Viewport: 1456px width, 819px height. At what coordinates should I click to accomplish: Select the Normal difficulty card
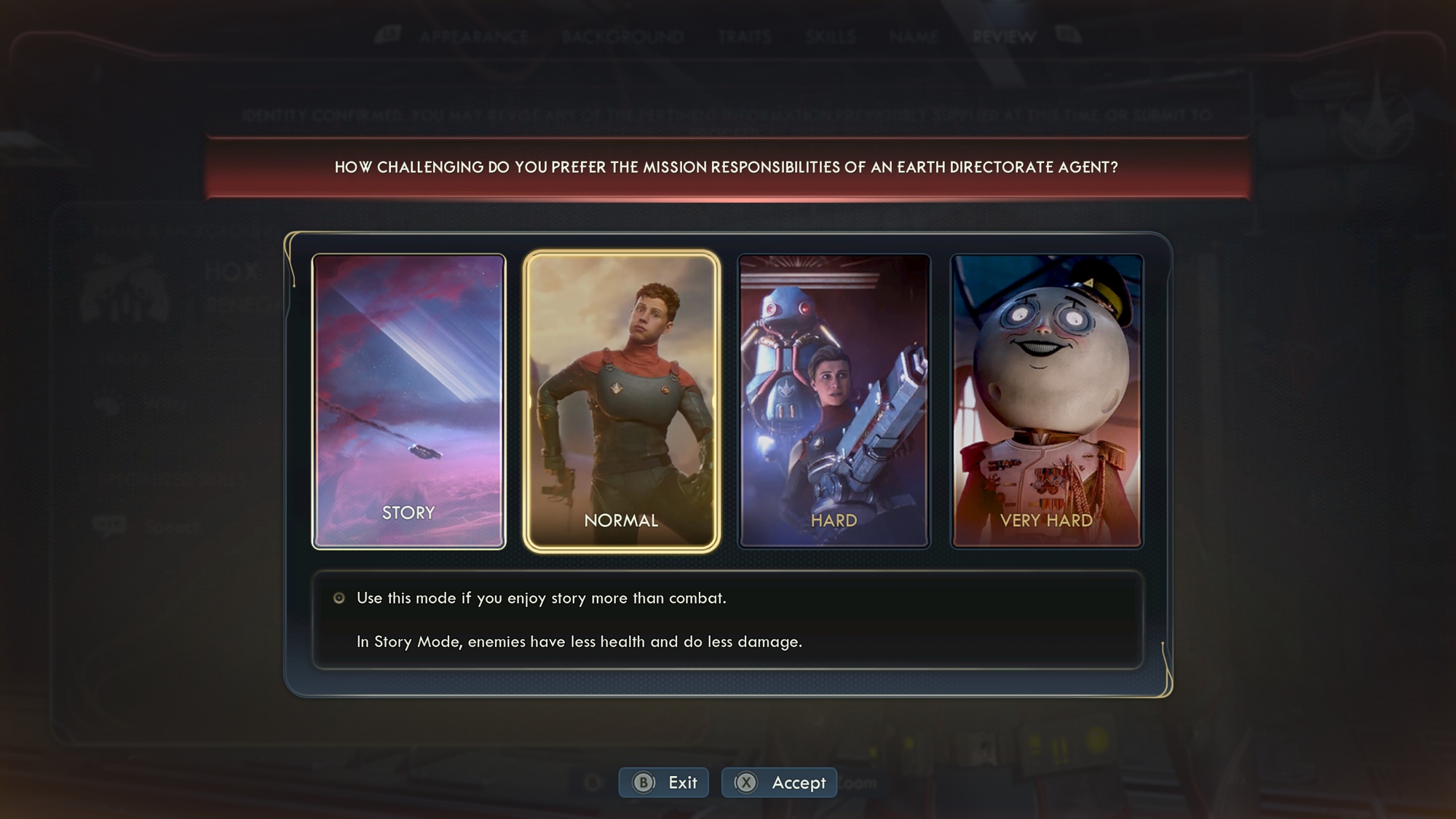coord(621,401)
